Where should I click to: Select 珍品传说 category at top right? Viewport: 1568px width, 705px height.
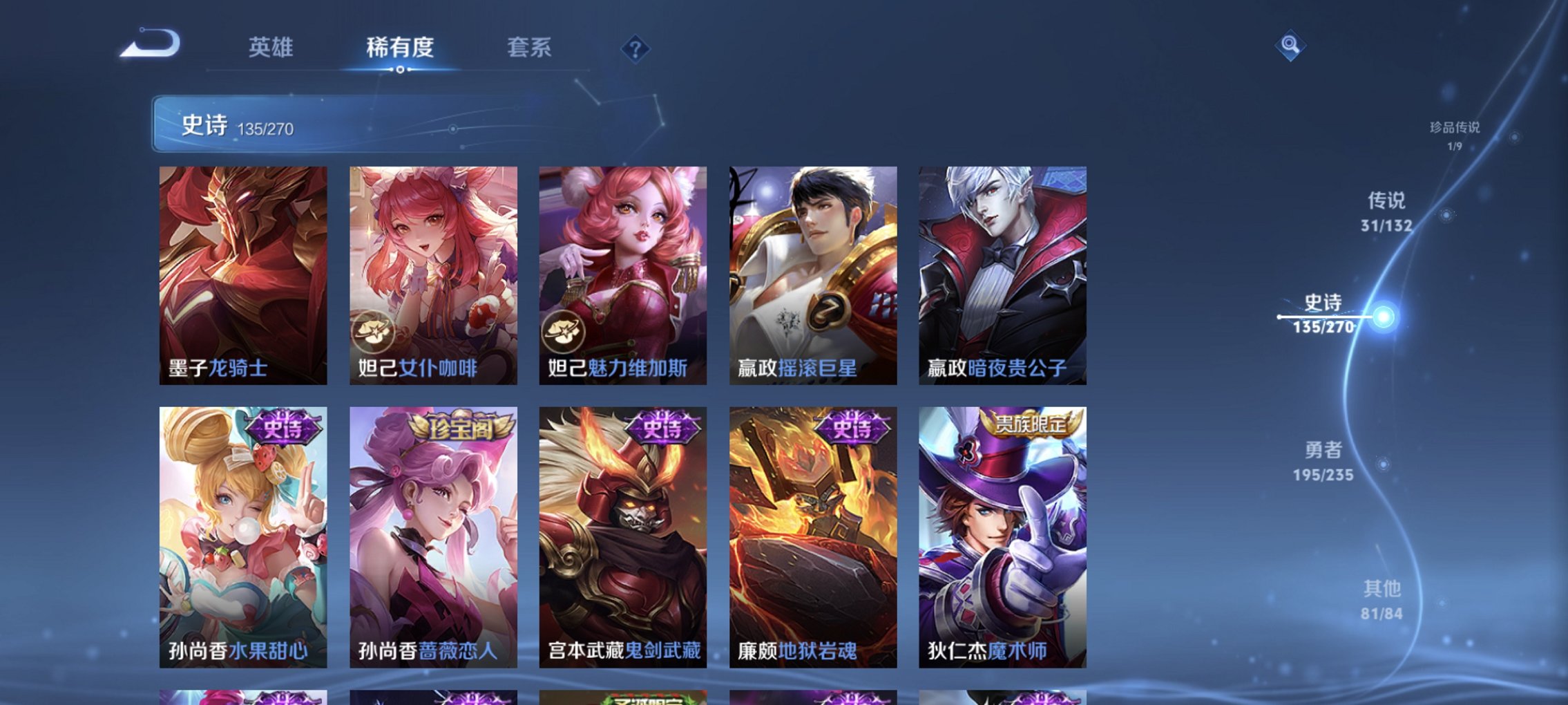[x=1455, y=133]
